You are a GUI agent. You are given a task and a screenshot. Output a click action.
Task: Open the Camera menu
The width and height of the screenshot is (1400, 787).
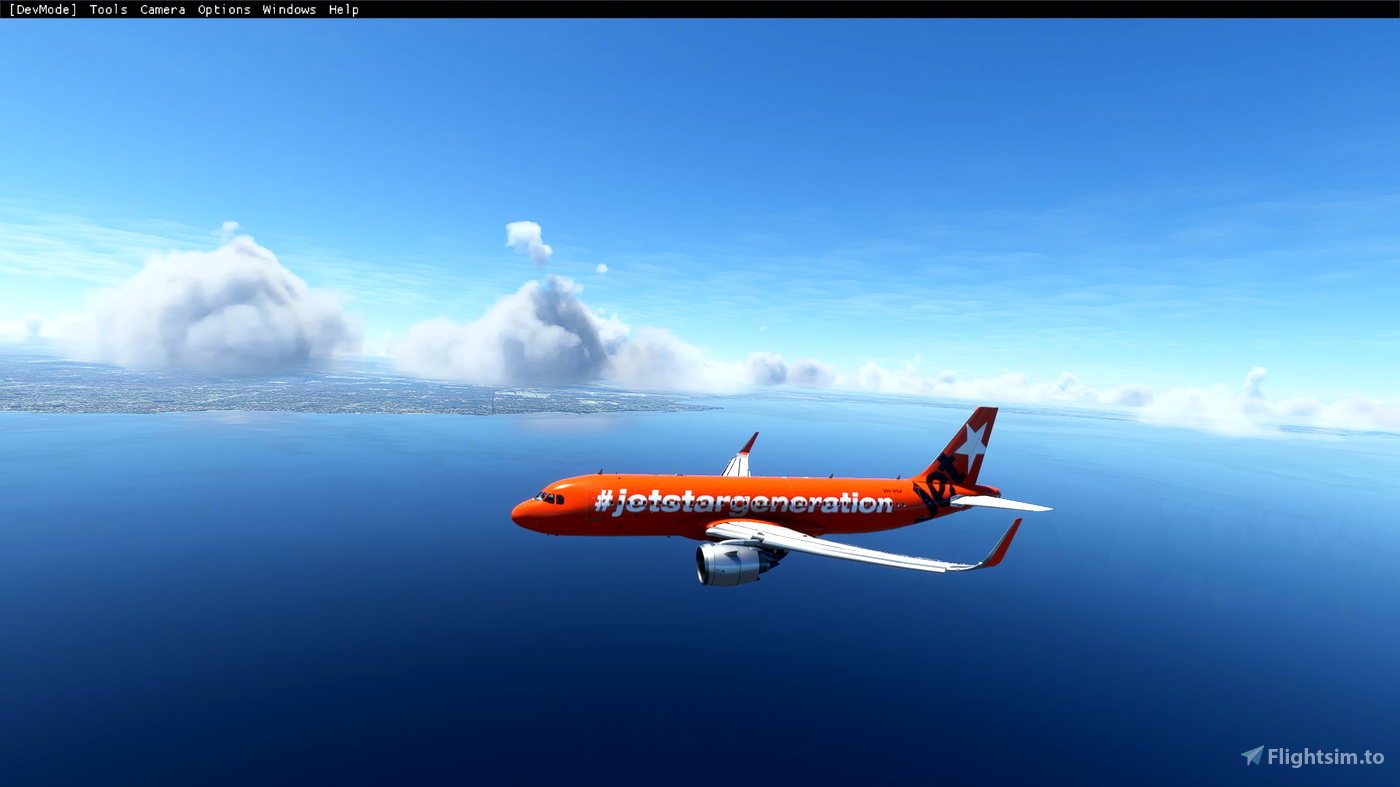point(162,9)
